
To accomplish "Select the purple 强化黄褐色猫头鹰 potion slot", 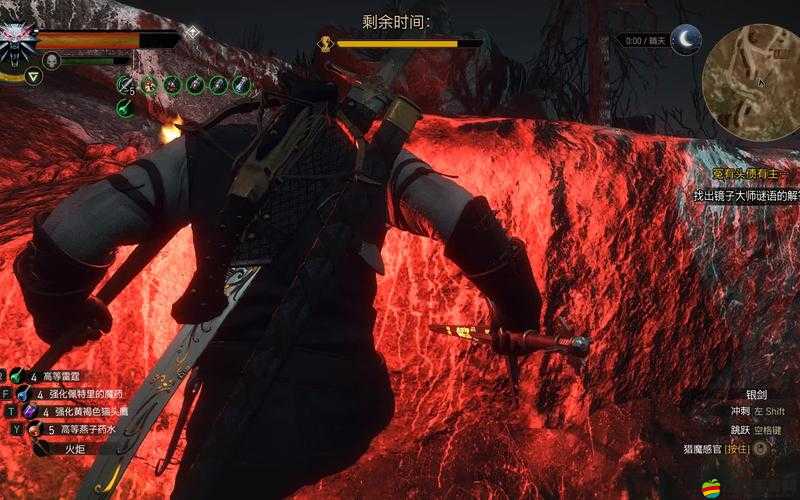I will 30,411.
